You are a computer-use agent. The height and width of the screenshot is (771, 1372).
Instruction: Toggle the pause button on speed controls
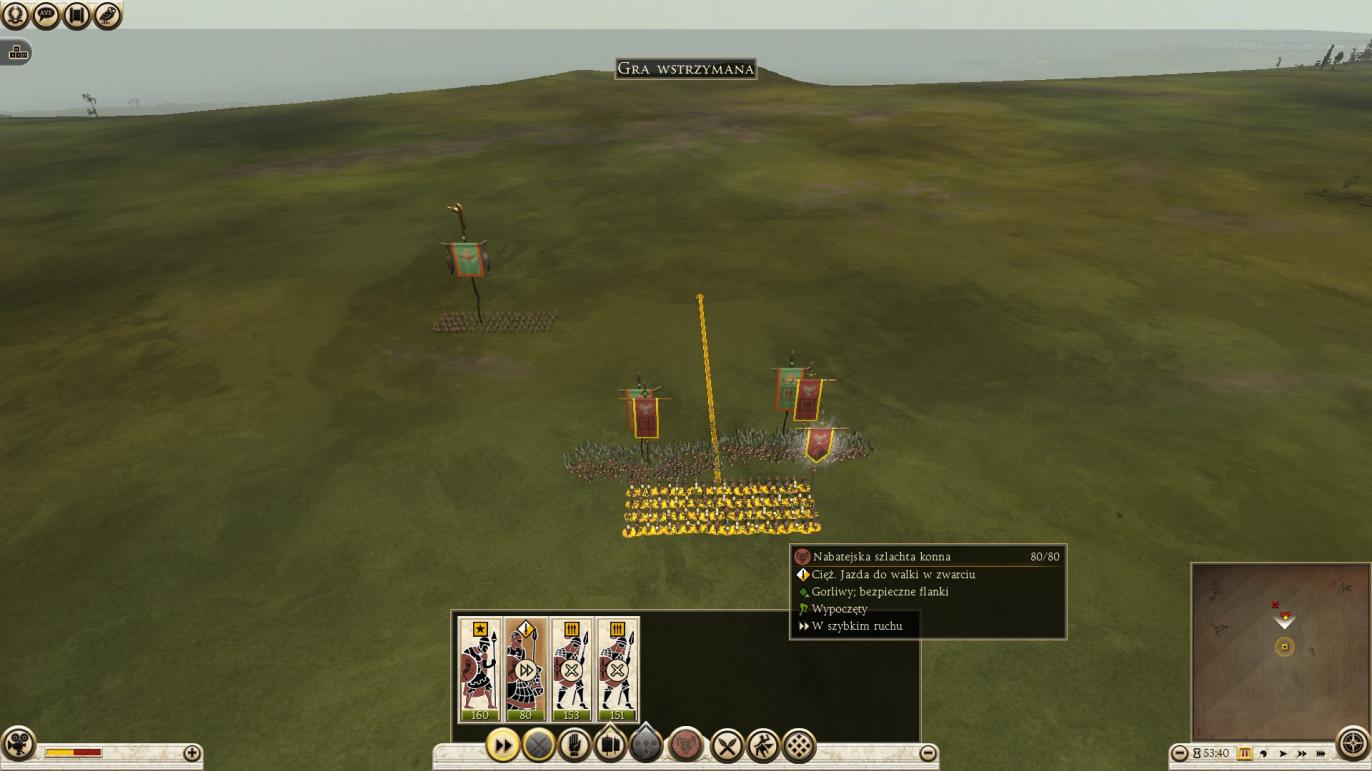(1245, 753)
